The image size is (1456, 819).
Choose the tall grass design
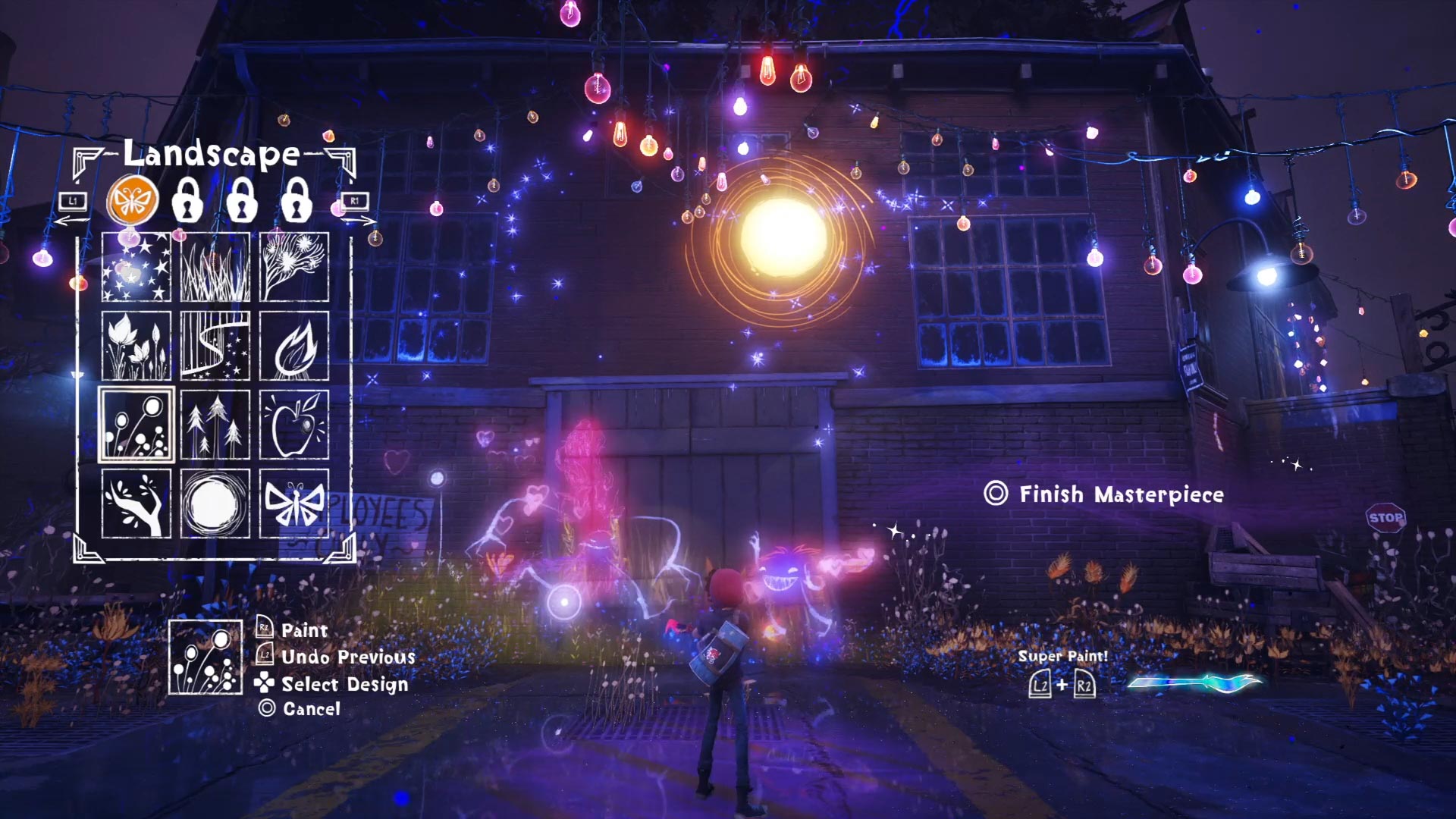pos(215,267)
